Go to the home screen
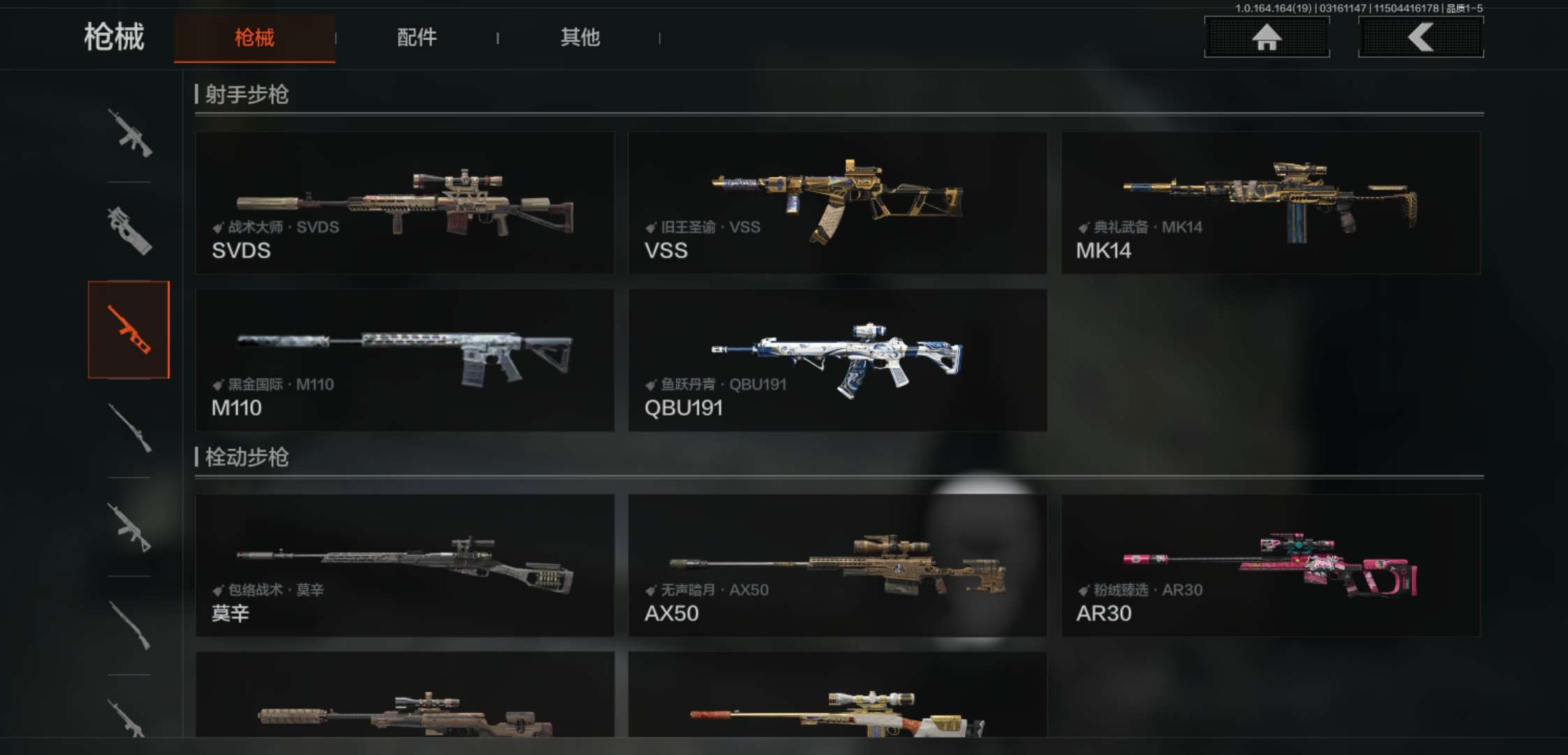 point(1266,37)
